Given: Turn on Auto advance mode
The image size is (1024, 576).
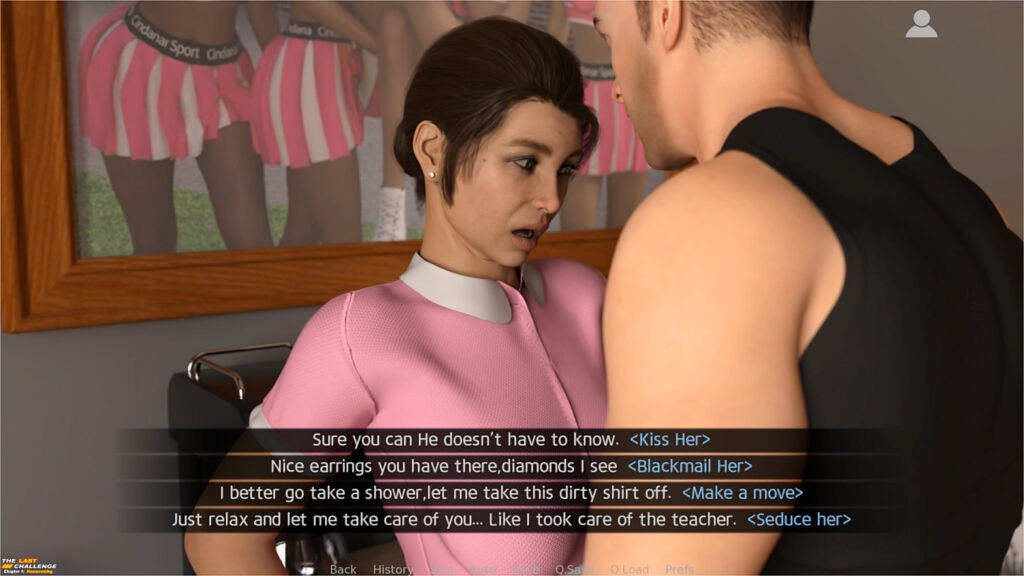Looking at the screenshot, I should (x=482, y=569).
